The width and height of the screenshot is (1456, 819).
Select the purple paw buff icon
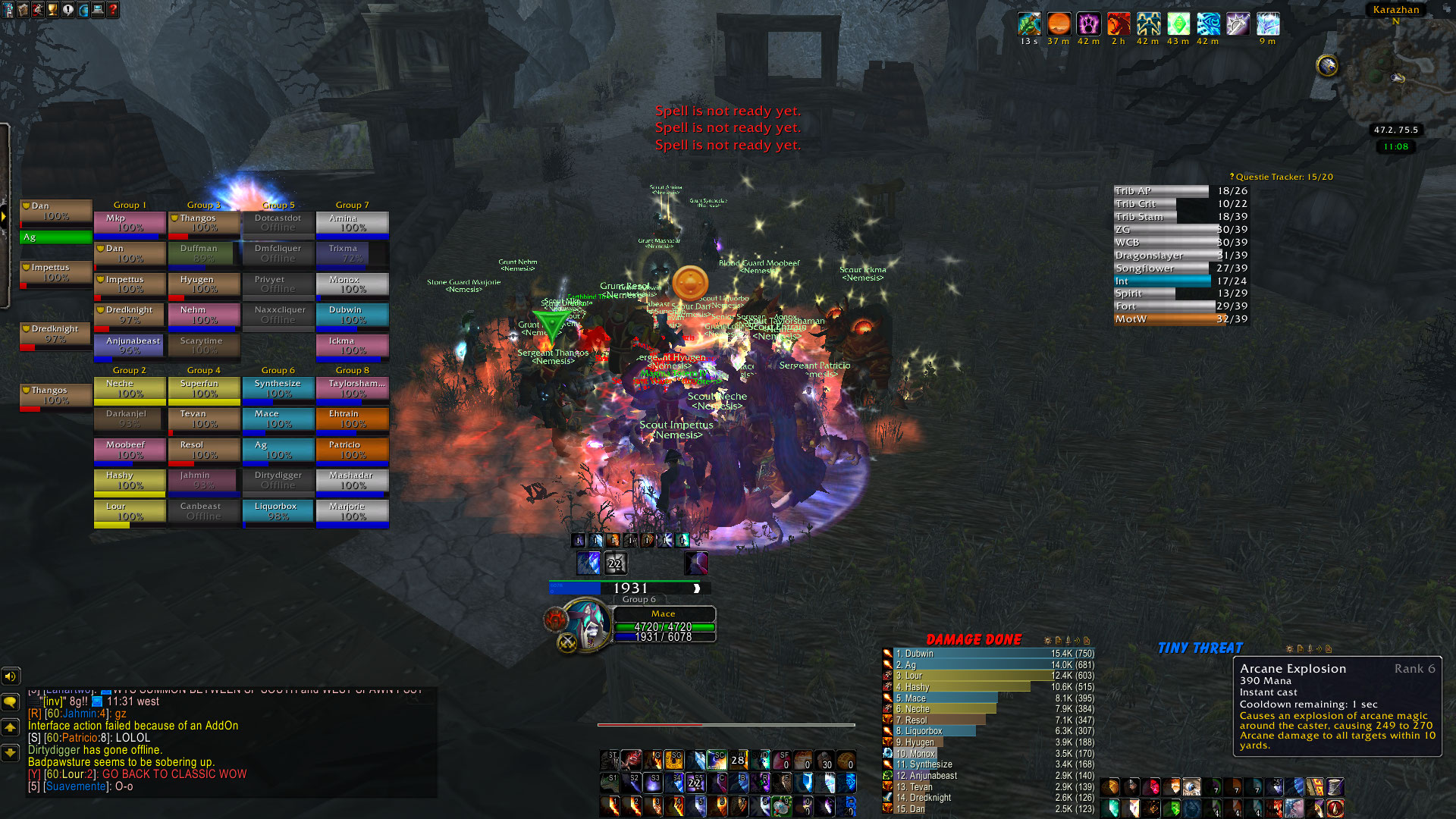pyautogui.click(x=1088, y=24)
